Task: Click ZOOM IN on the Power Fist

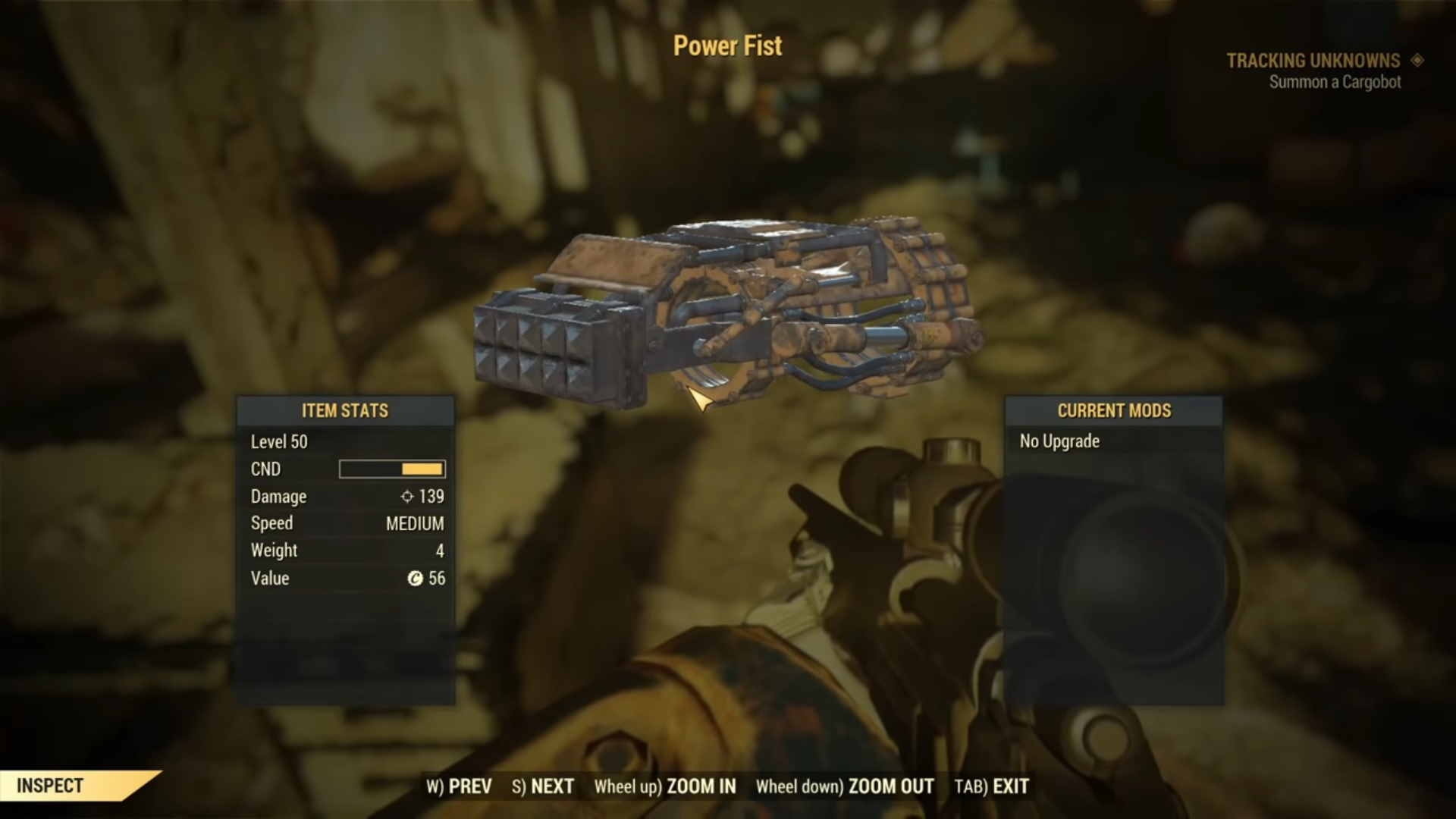Action: point(665,786)
